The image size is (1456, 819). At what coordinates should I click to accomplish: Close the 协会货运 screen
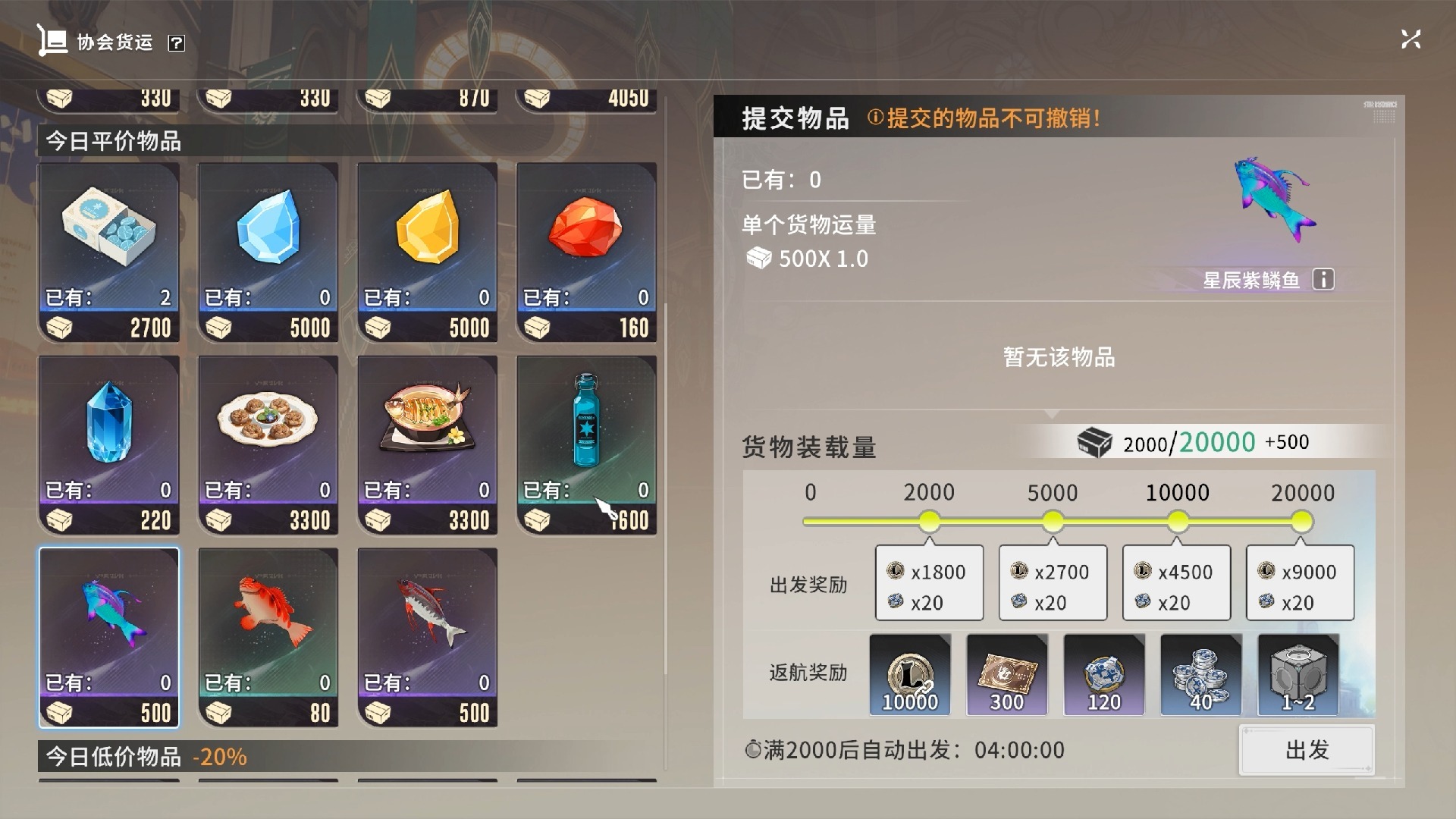point(1410,39)
